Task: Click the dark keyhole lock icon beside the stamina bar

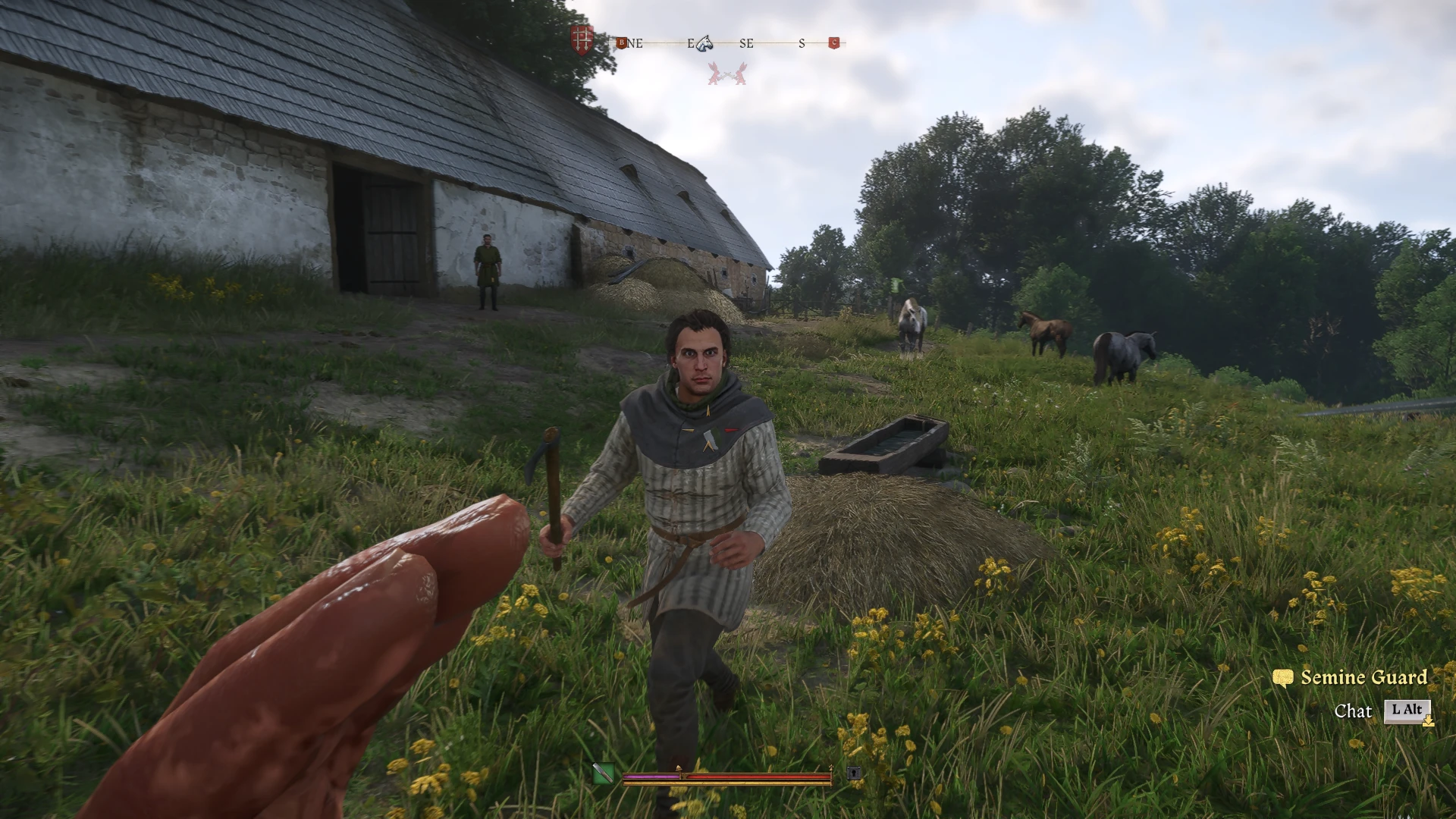Action: [x=853, y=773]
